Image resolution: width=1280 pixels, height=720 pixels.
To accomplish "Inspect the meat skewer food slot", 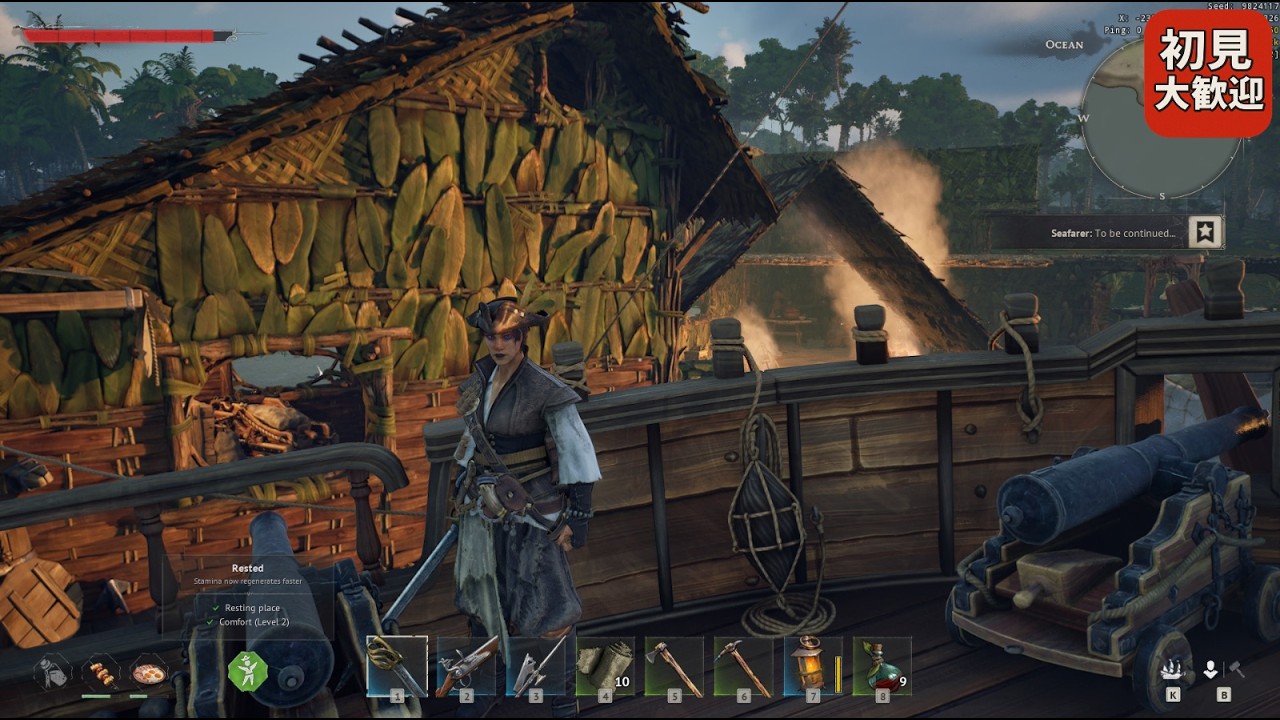I will [99, 672].
